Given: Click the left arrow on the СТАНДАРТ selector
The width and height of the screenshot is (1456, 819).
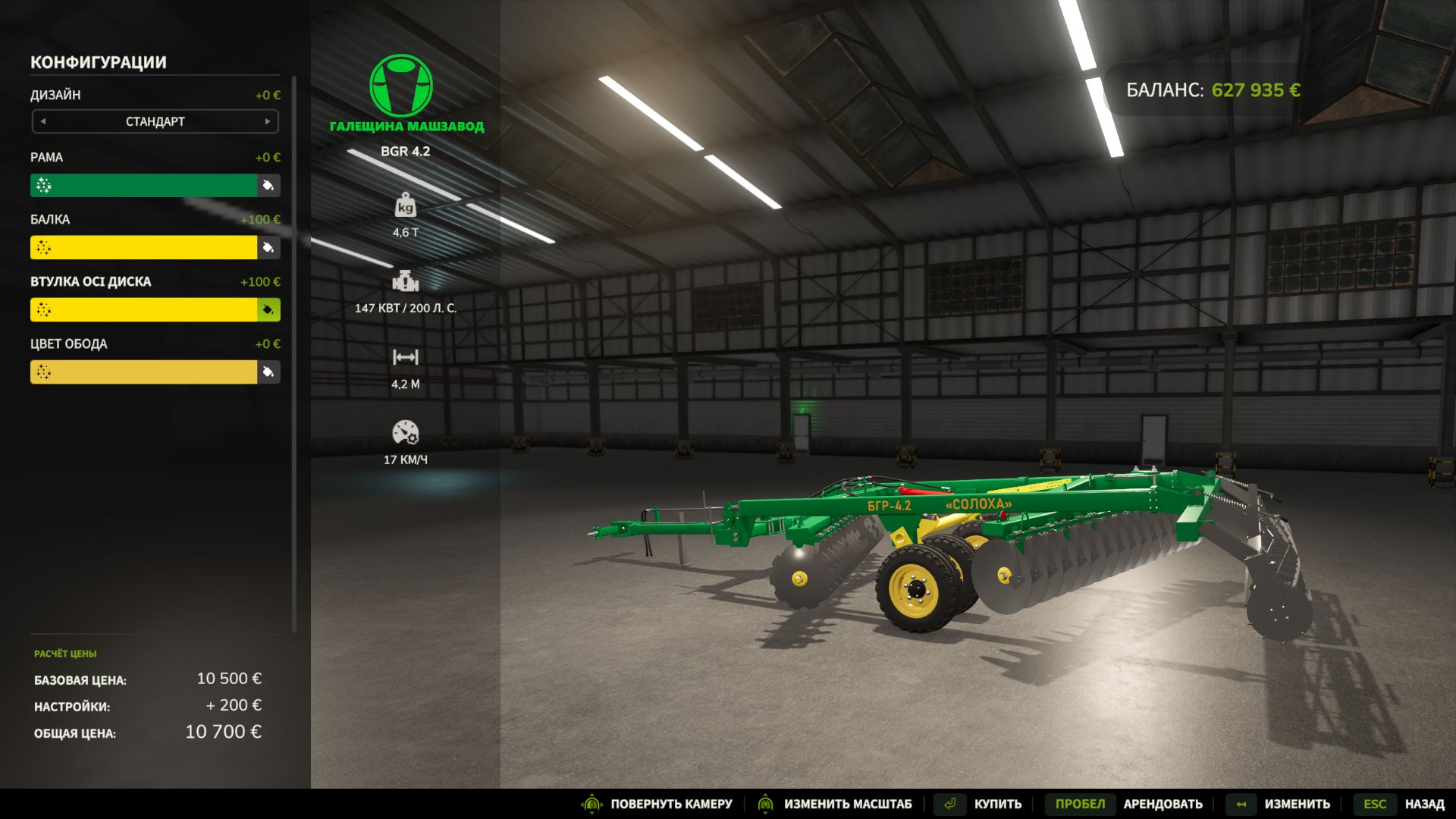Looking at the screenshot, I should tap(43, 121).
